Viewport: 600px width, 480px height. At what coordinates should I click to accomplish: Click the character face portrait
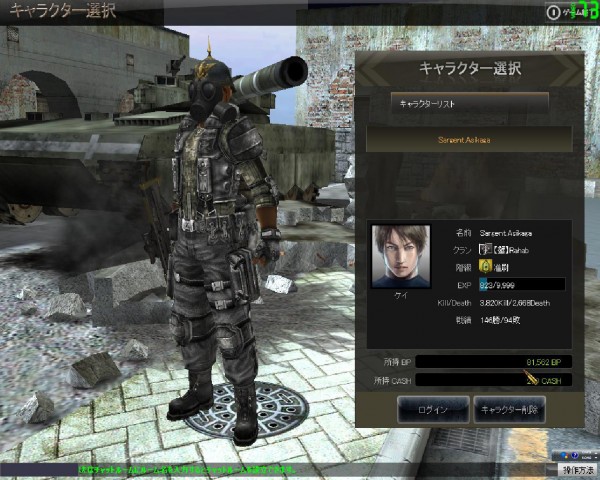tap(400, 256)
